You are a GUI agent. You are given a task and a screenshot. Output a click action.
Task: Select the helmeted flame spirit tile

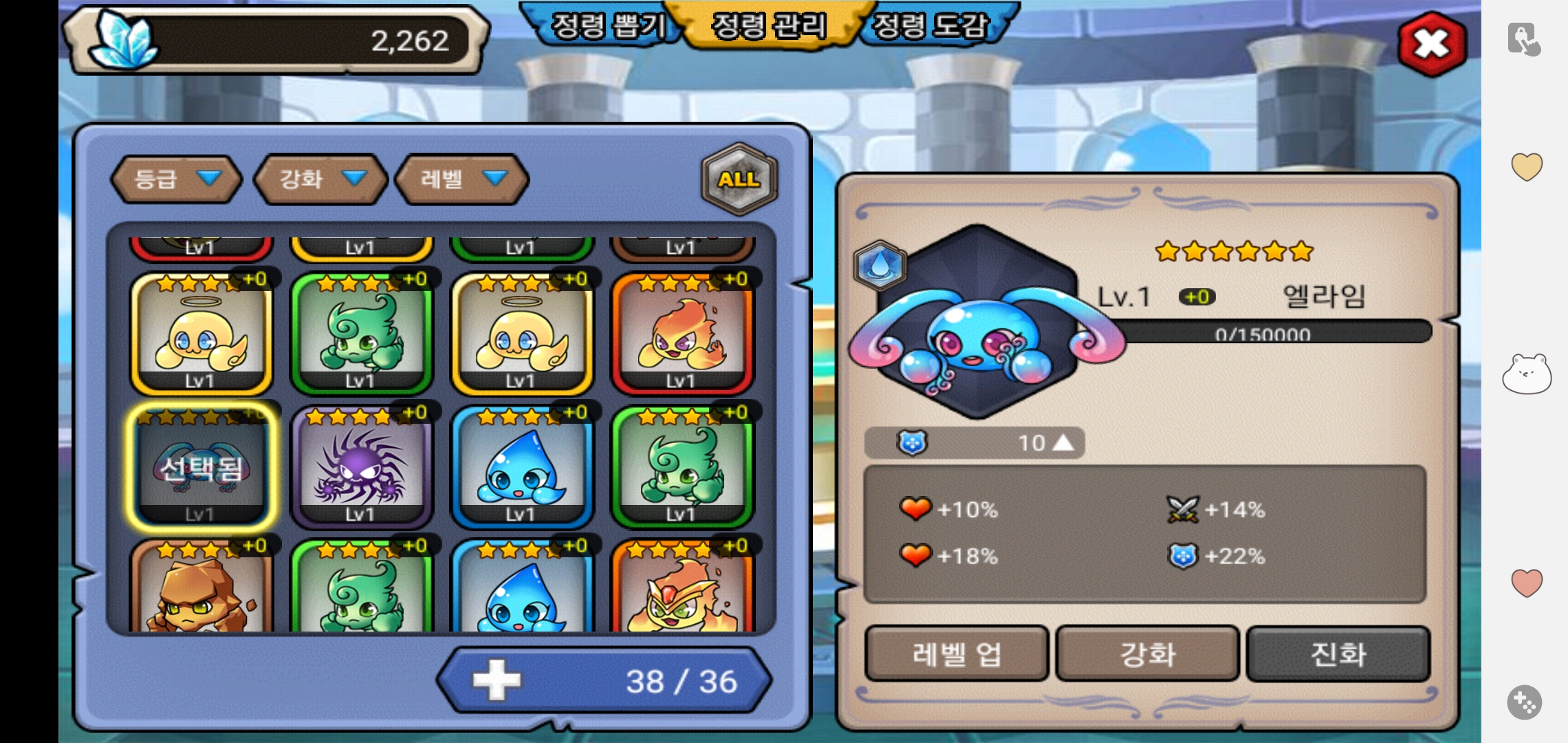click(x=682, y=588)
